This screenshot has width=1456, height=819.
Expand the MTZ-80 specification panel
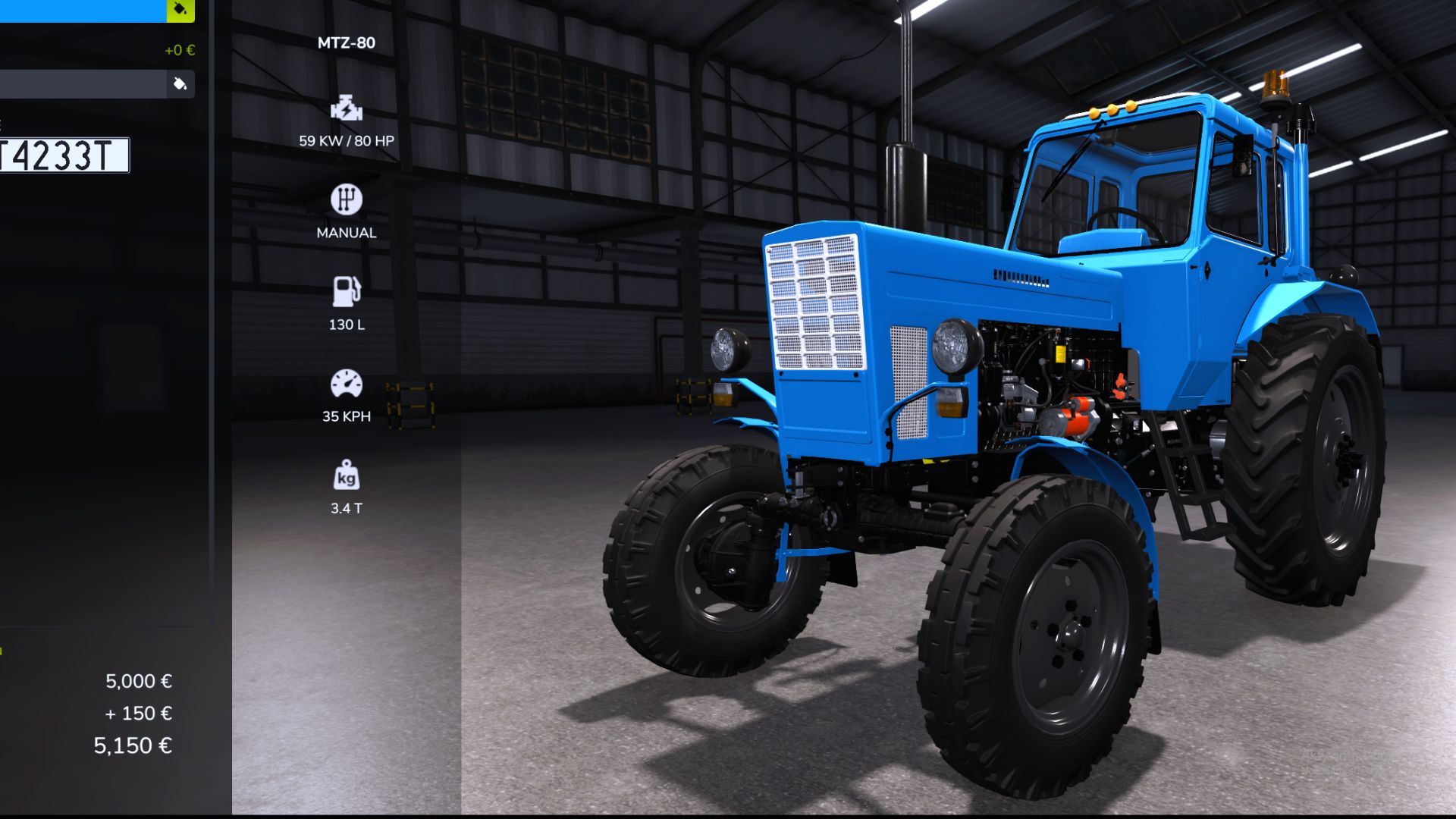pos(346,42)
